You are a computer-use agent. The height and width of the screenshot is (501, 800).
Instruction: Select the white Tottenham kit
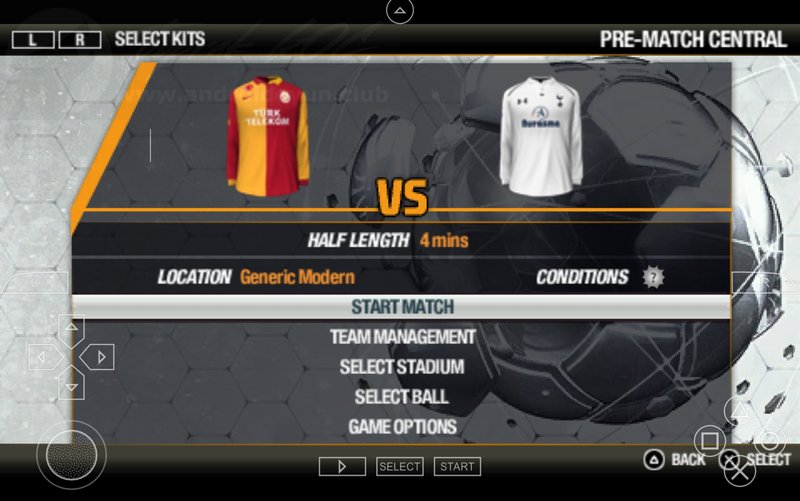pyautogui.click(x=541, y=134)
